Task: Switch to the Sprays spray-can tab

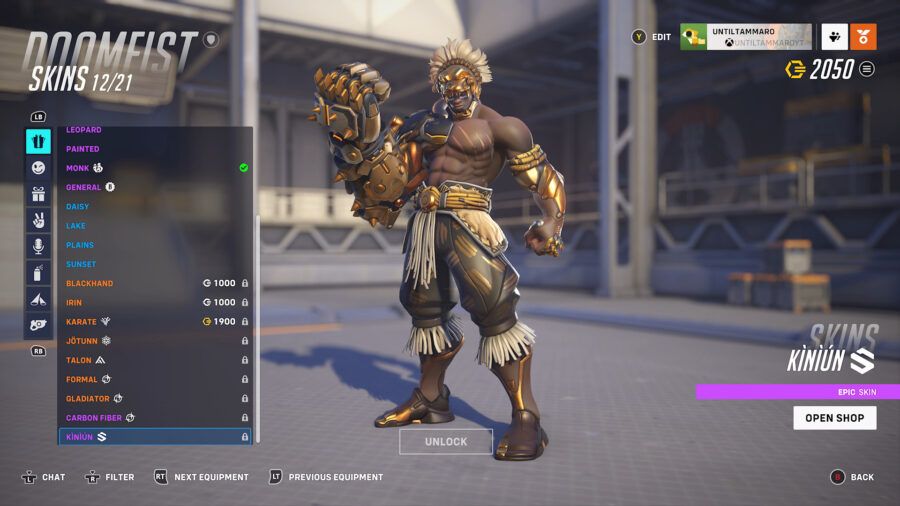Action: tap(38, 272)
